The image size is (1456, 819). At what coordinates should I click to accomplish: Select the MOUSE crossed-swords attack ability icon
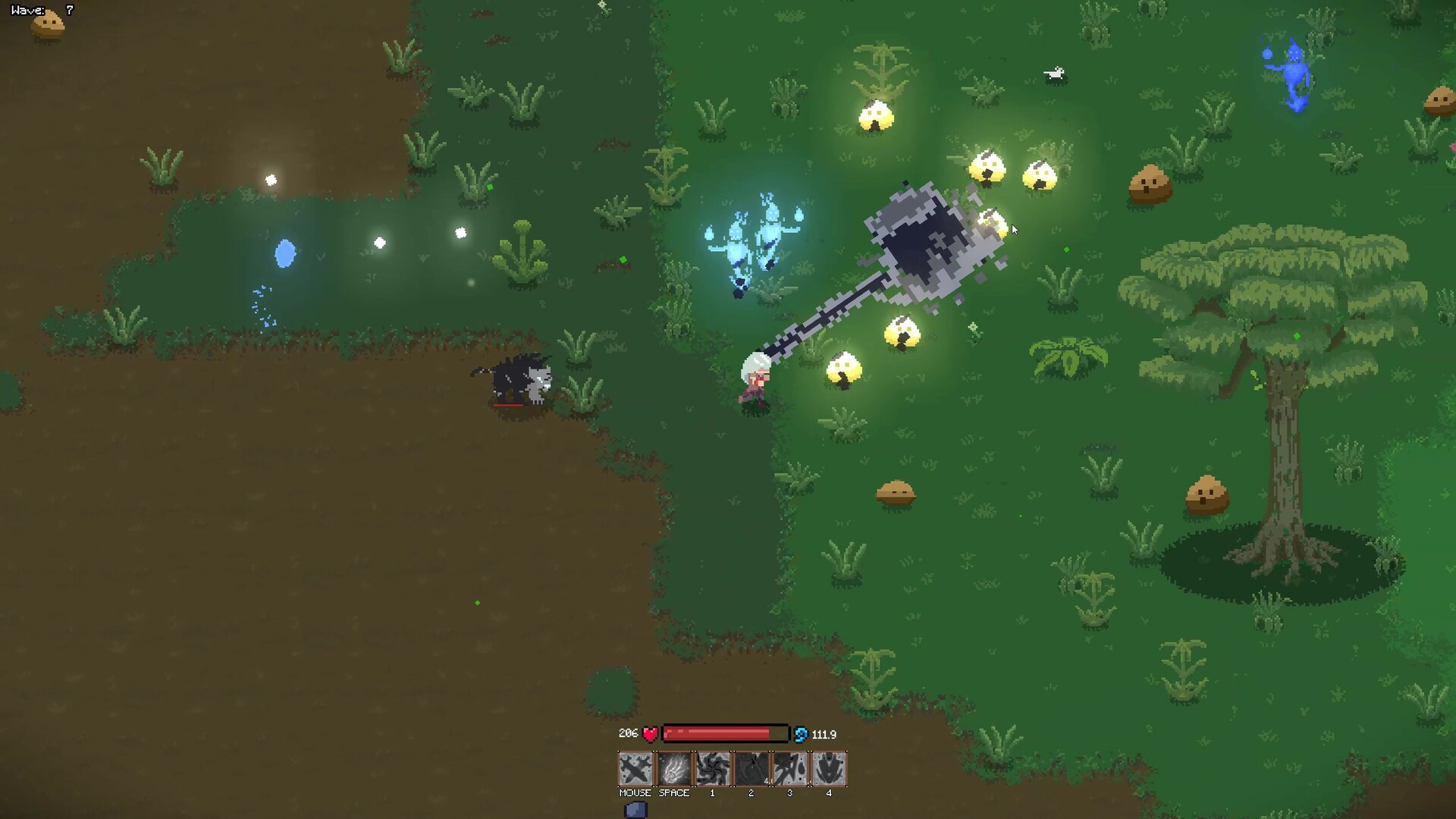pos(635,768)
